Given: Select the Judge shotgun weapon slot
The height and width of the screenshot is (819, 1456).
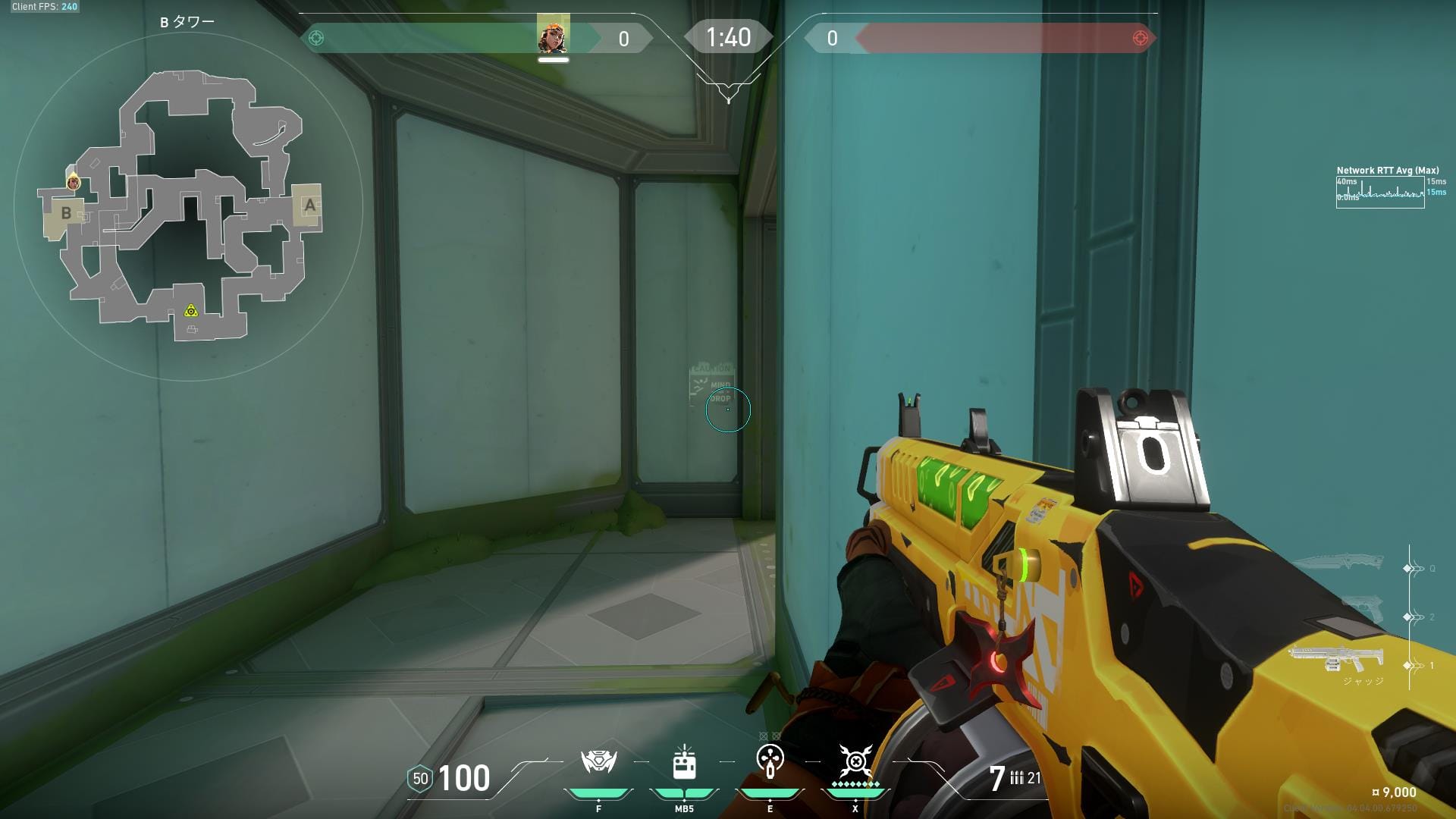Looking at the screenshot, I should pos(1336,659).
